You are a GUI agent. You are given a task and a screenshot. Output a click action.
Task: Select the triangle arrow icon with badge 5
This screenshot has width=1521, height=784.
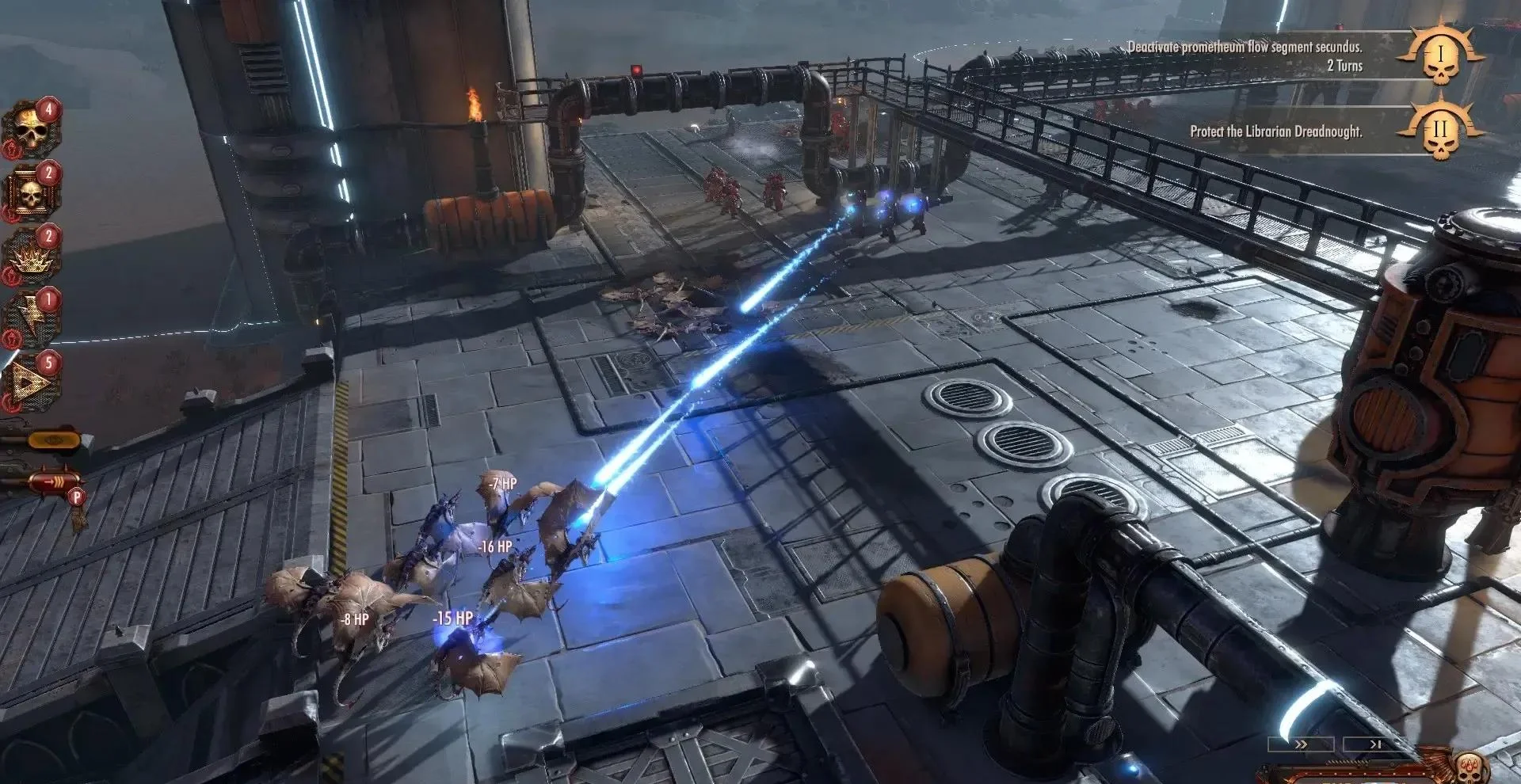click(x=30, y=383)
